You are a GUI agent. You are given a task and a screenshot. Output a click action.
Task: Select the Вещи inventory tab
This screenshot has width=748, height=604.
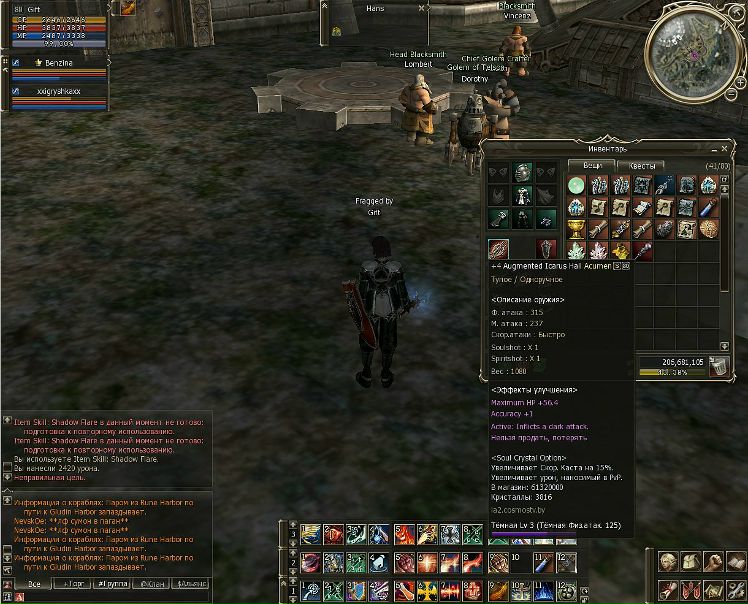pos(592,166)
